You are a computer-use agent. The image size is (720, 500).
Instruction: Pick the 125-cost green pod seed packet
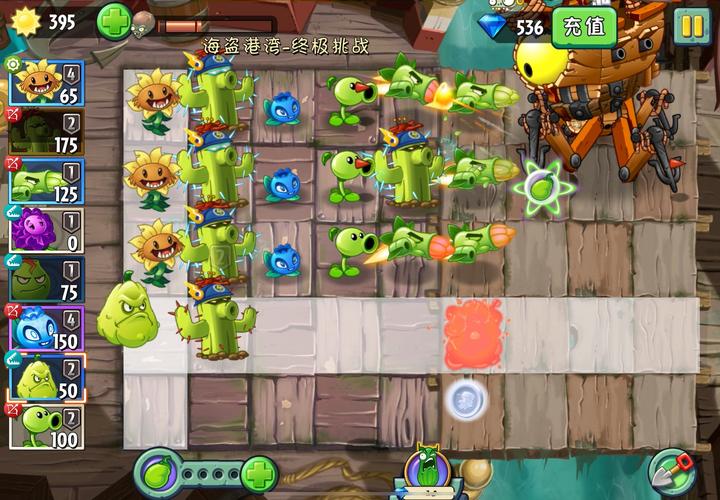click(x=46, y=181)
